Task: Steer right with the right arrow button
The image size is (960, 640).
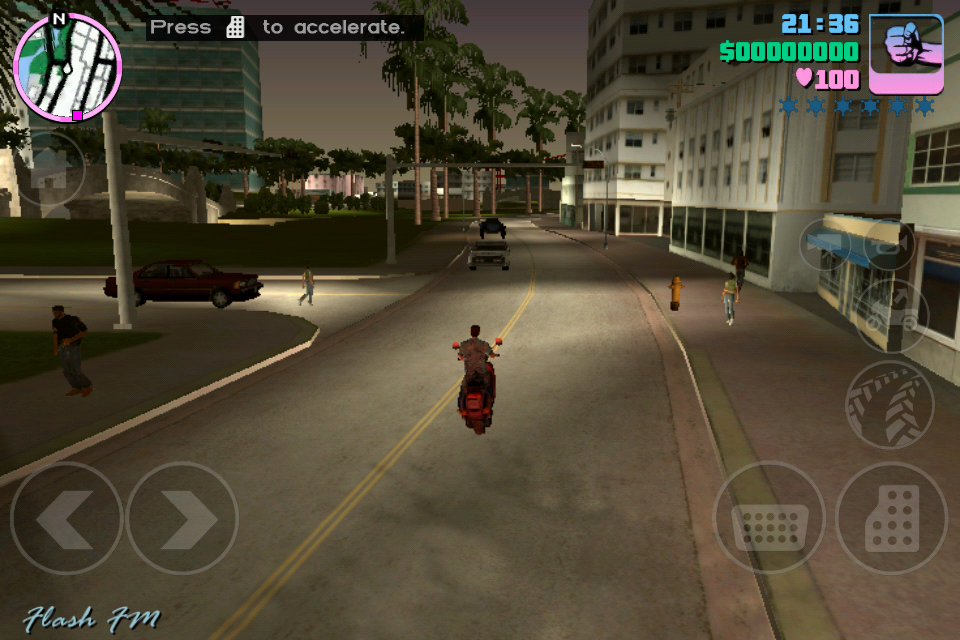Action: [x=182, y=518]
